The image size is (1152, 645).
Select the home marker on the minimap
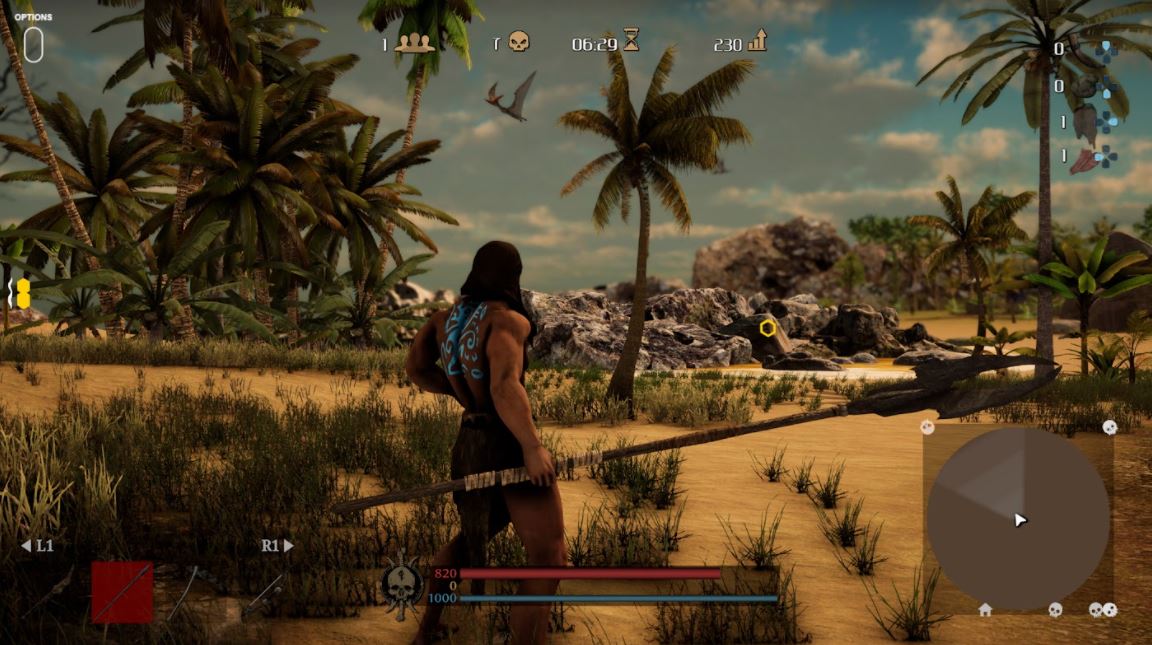(985, 610)
